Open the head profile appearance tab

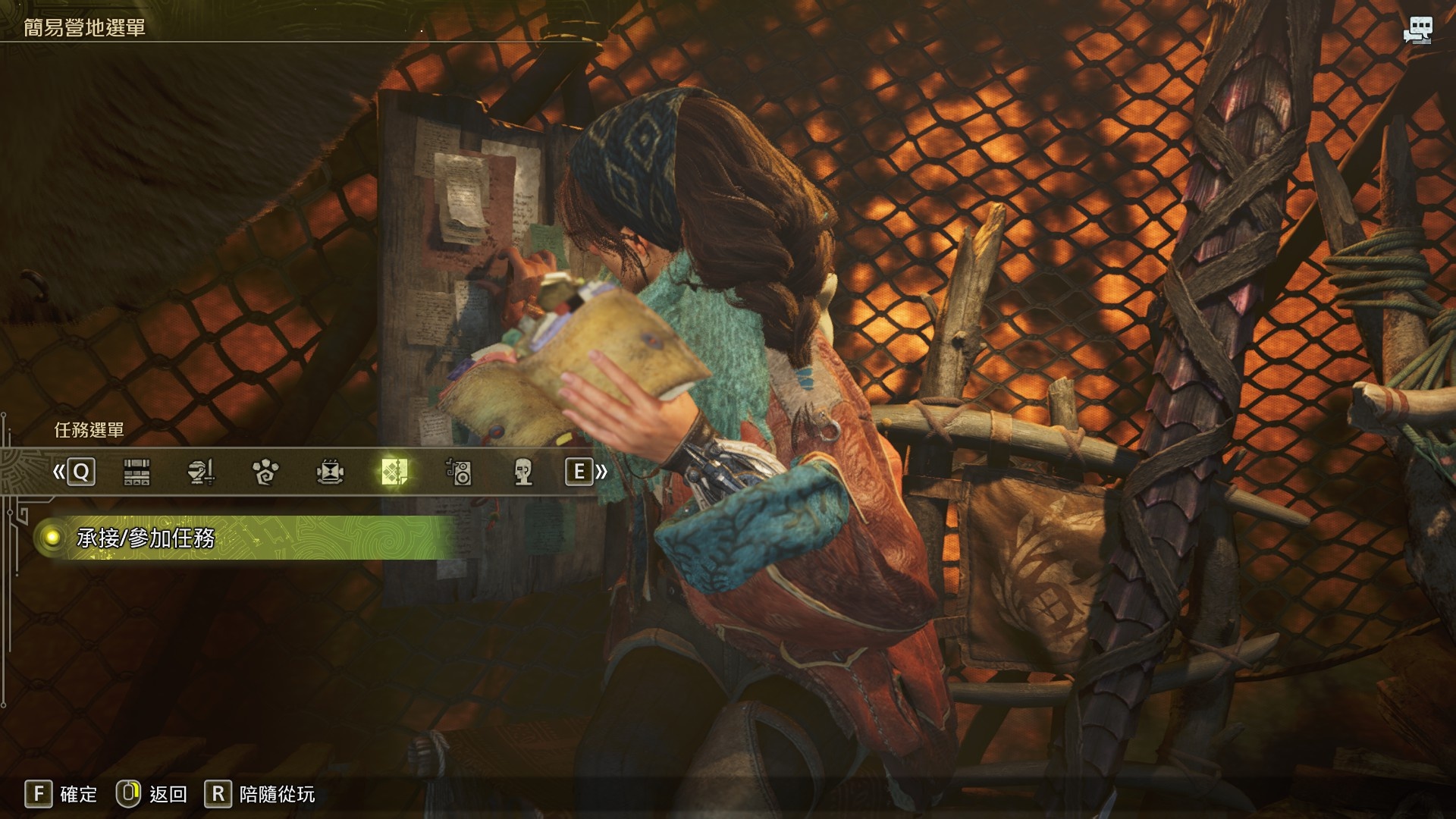coord(523,472)
